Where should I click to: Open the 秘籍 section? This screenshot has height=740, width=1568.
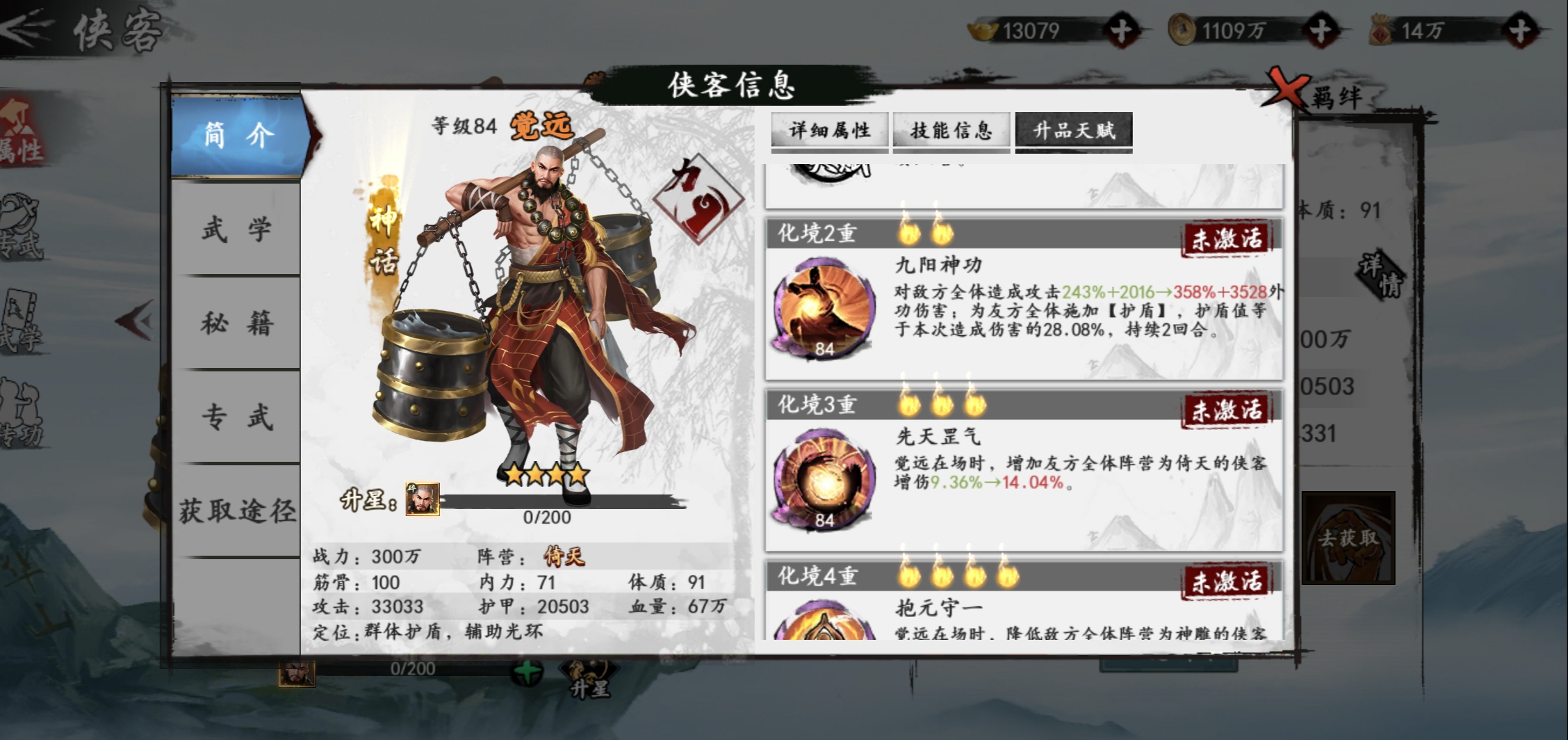(x=236, y=323)
